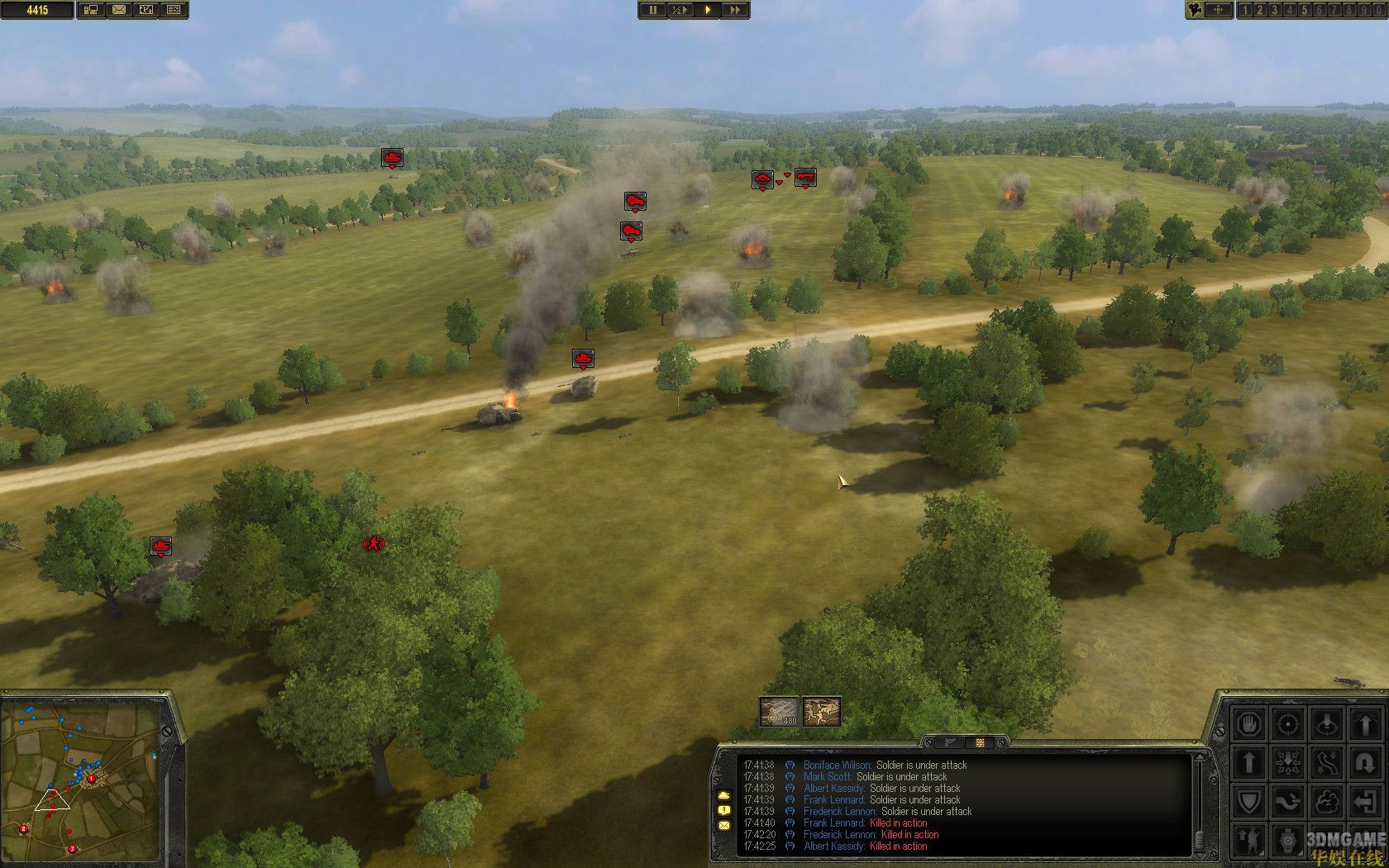Toggle the tank filter in message log
The height and width of the screenshot is (868, 1389).
[724, 795]
